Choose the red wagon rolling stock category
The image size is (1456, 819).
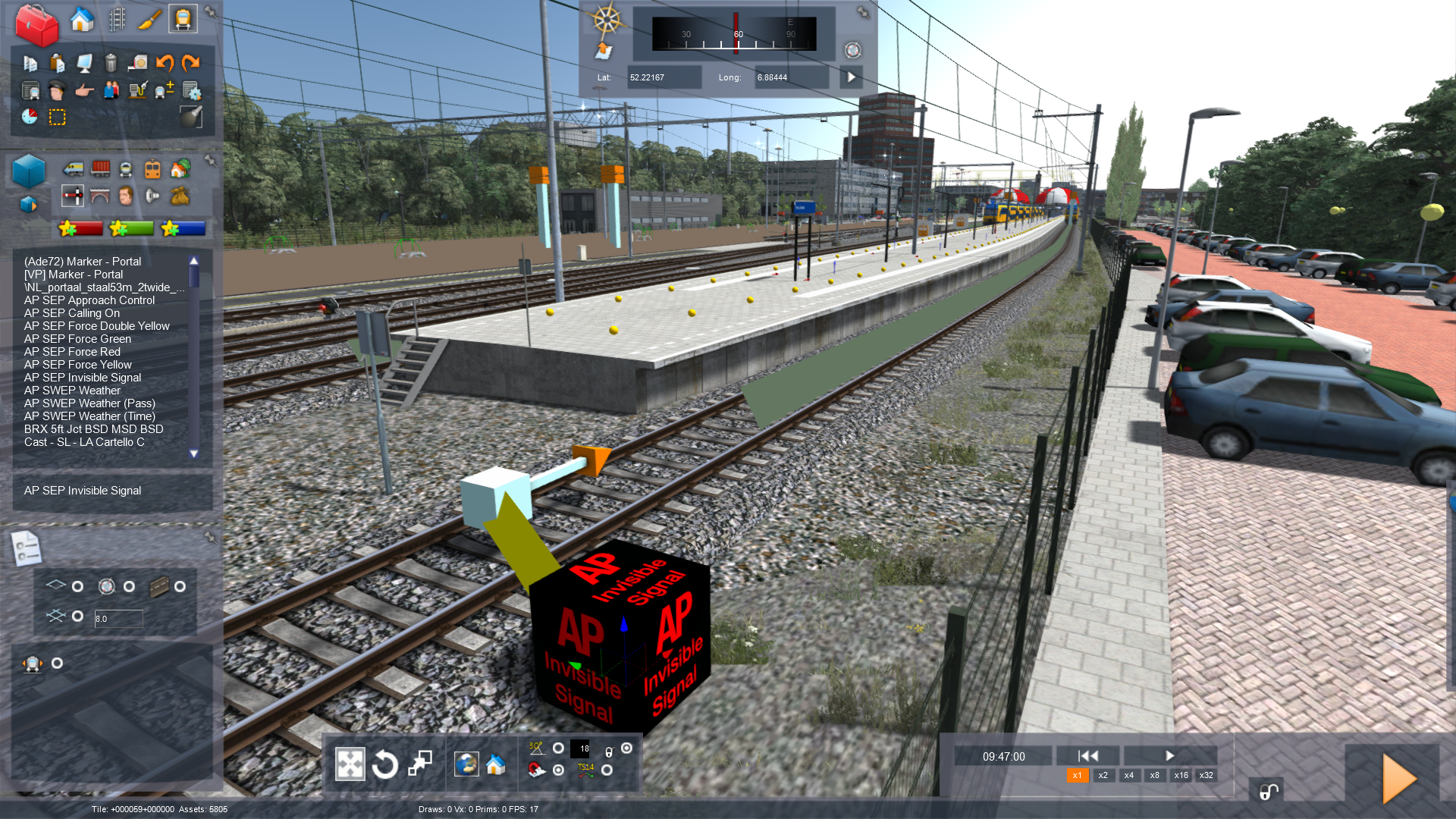coord(100,168)
